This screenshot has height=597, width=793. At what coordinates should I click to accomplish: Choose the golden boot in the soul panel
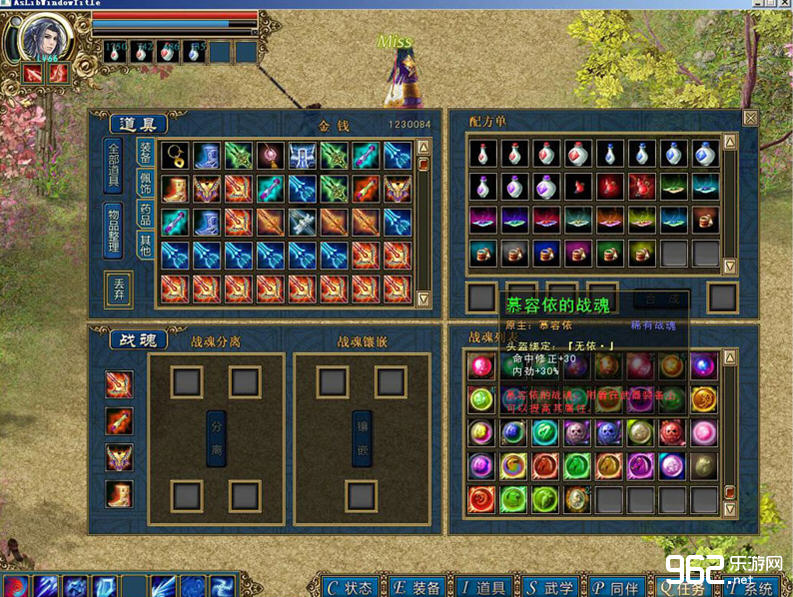pos(119,494)
